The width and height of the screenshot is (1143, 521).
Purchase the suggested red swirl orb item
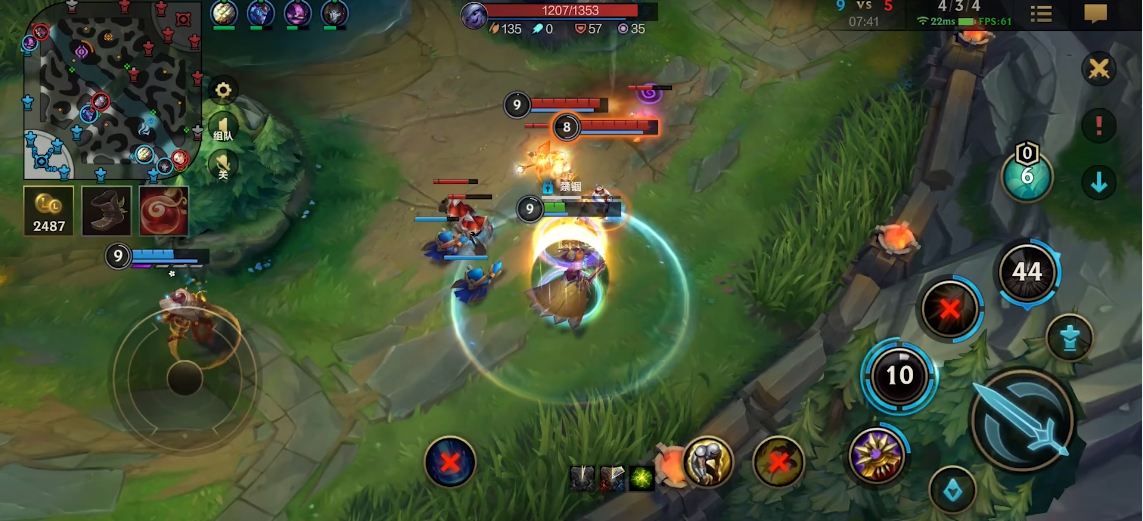coord(163,212)
